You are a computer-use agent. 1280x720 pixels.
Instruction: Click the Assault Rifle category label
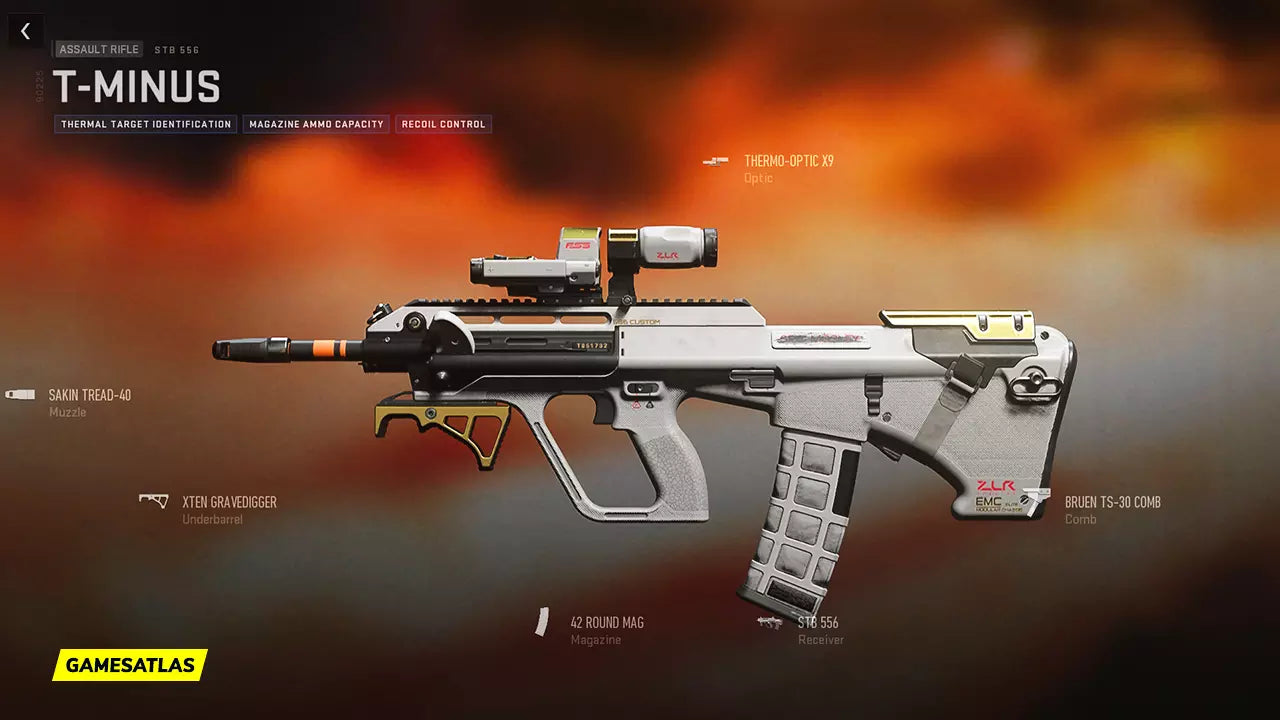tap(99, 49)
